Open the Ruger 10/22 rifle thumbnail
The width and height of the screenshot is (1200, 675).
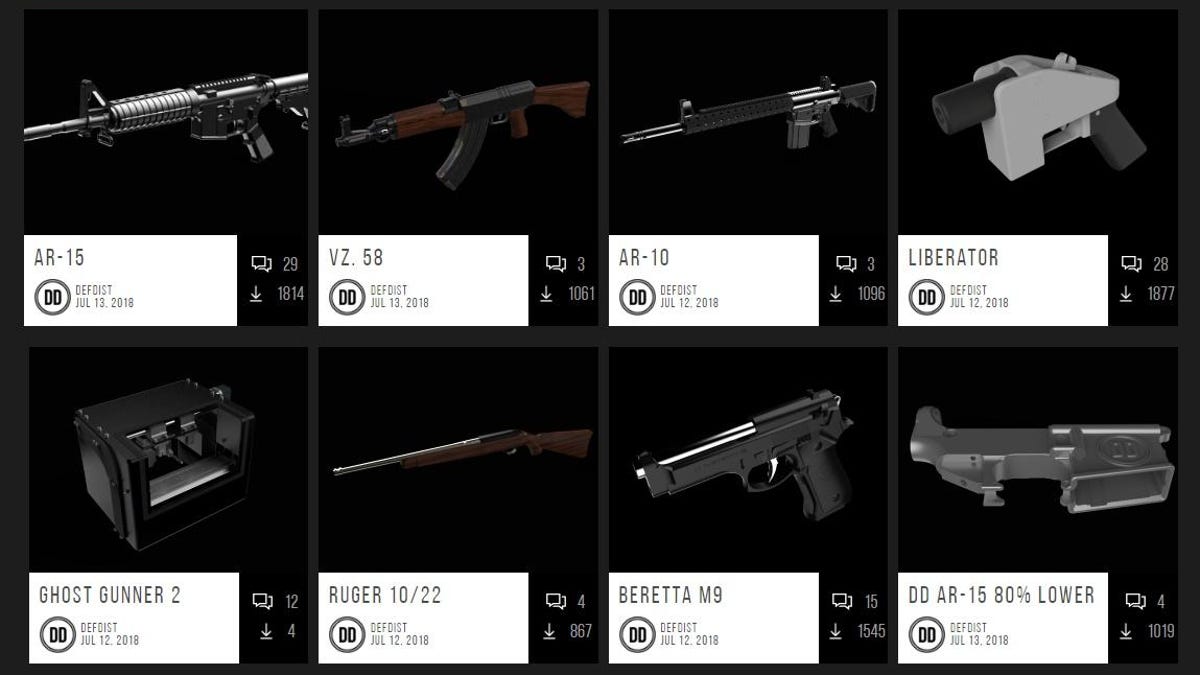458,460
